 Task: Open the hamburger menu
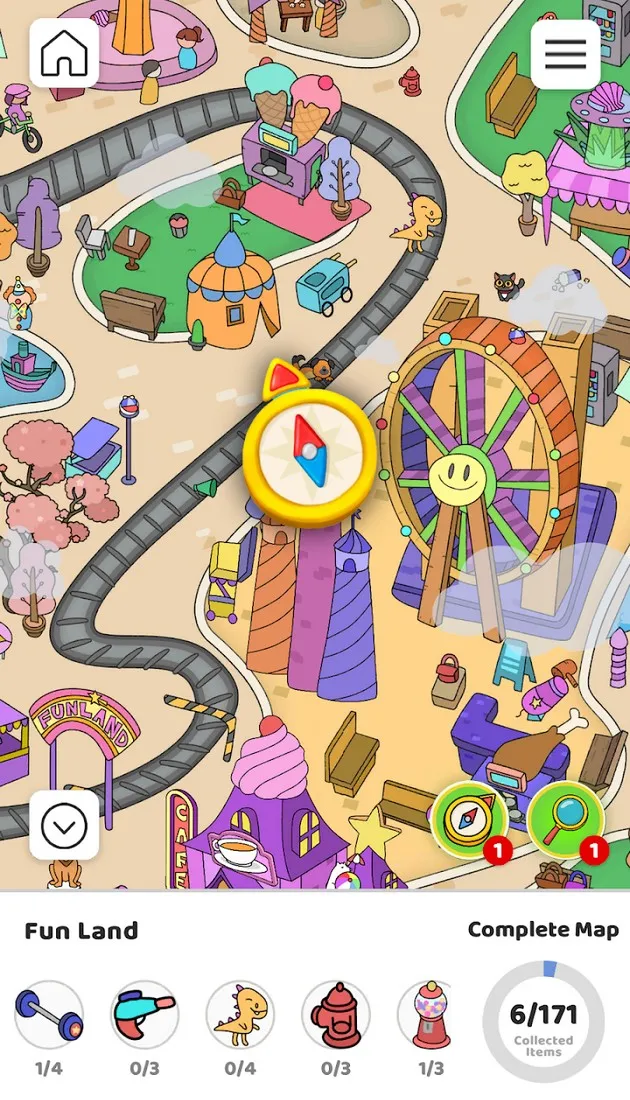pyautogui.click(x=565, y=54)
